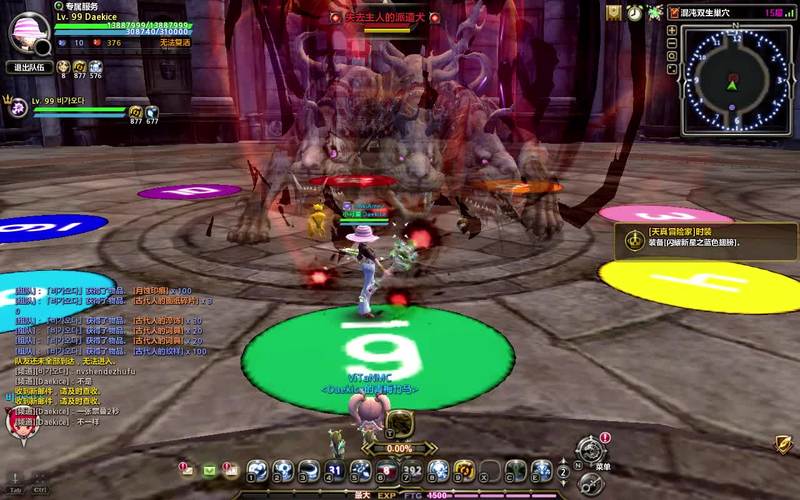Screen dimensions: 800x500
Task: Open the green mail envelope icon
Action: click(210, 469)
